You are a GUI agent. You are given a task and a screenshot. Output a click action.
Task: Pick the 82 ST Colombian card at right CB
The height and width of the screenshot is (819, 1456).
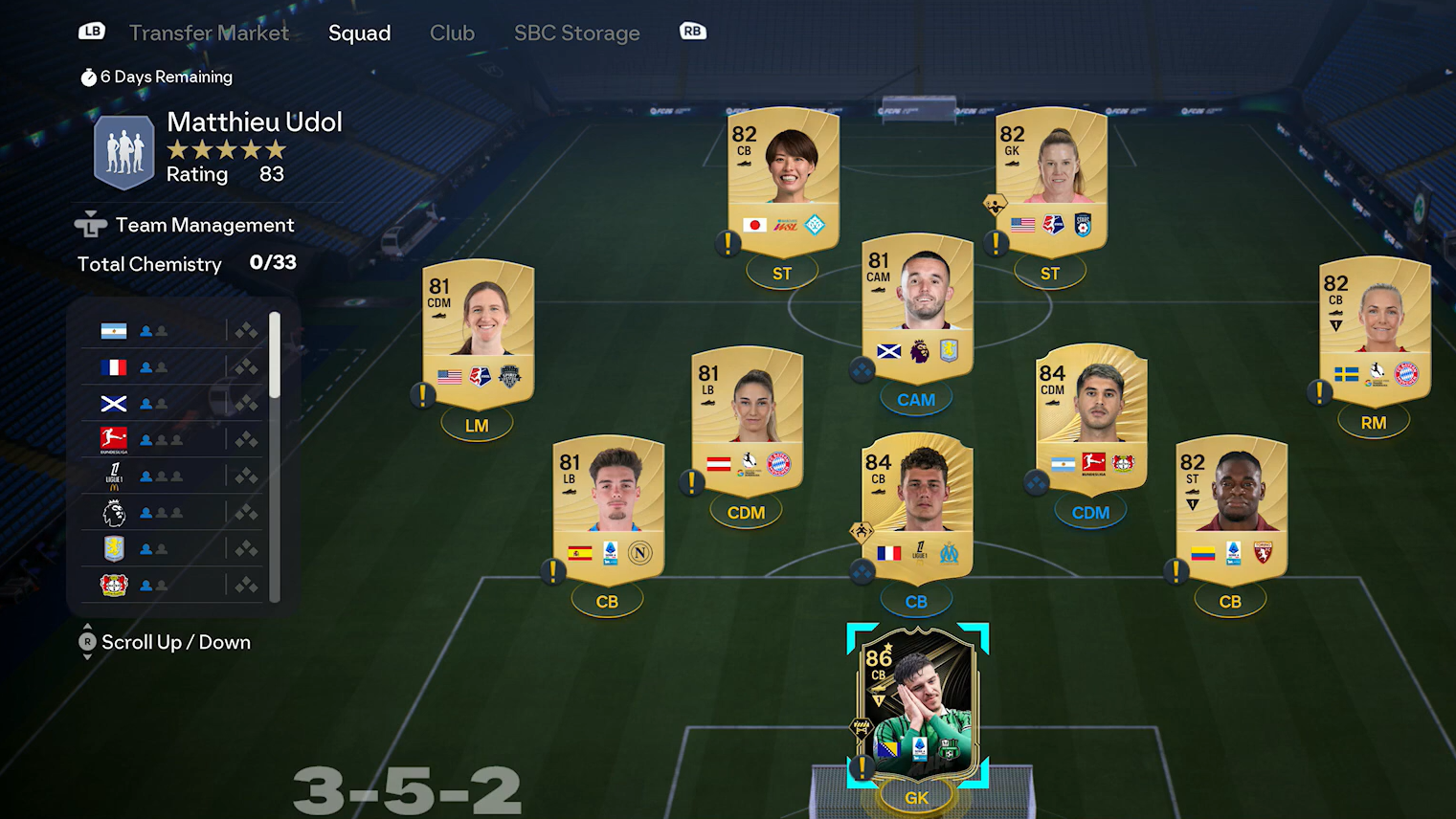(x=1230, y=509)
